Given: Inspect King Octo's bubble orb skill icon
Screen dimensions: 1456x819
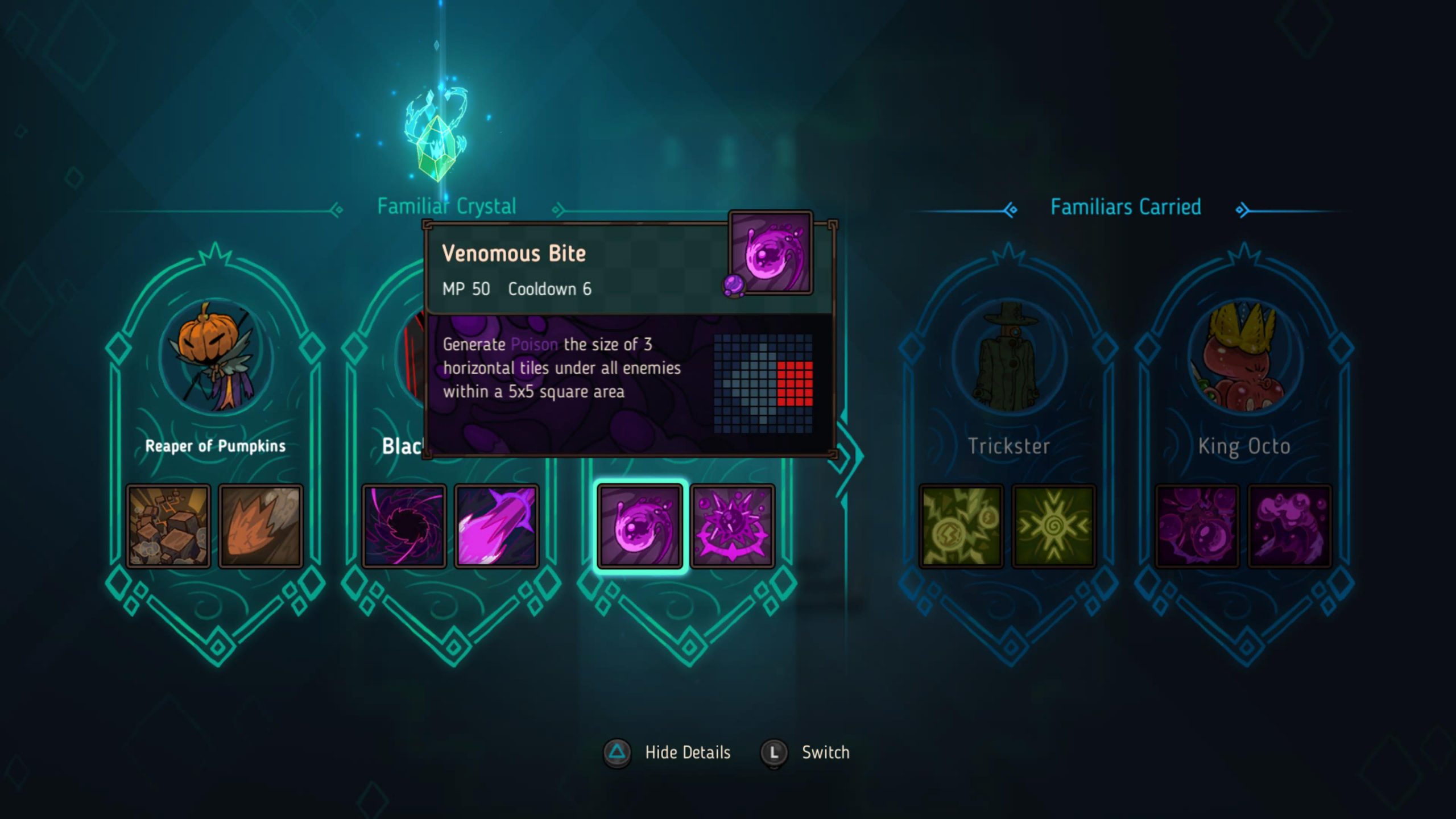Looking at the screenshot, I should 1197,526.
